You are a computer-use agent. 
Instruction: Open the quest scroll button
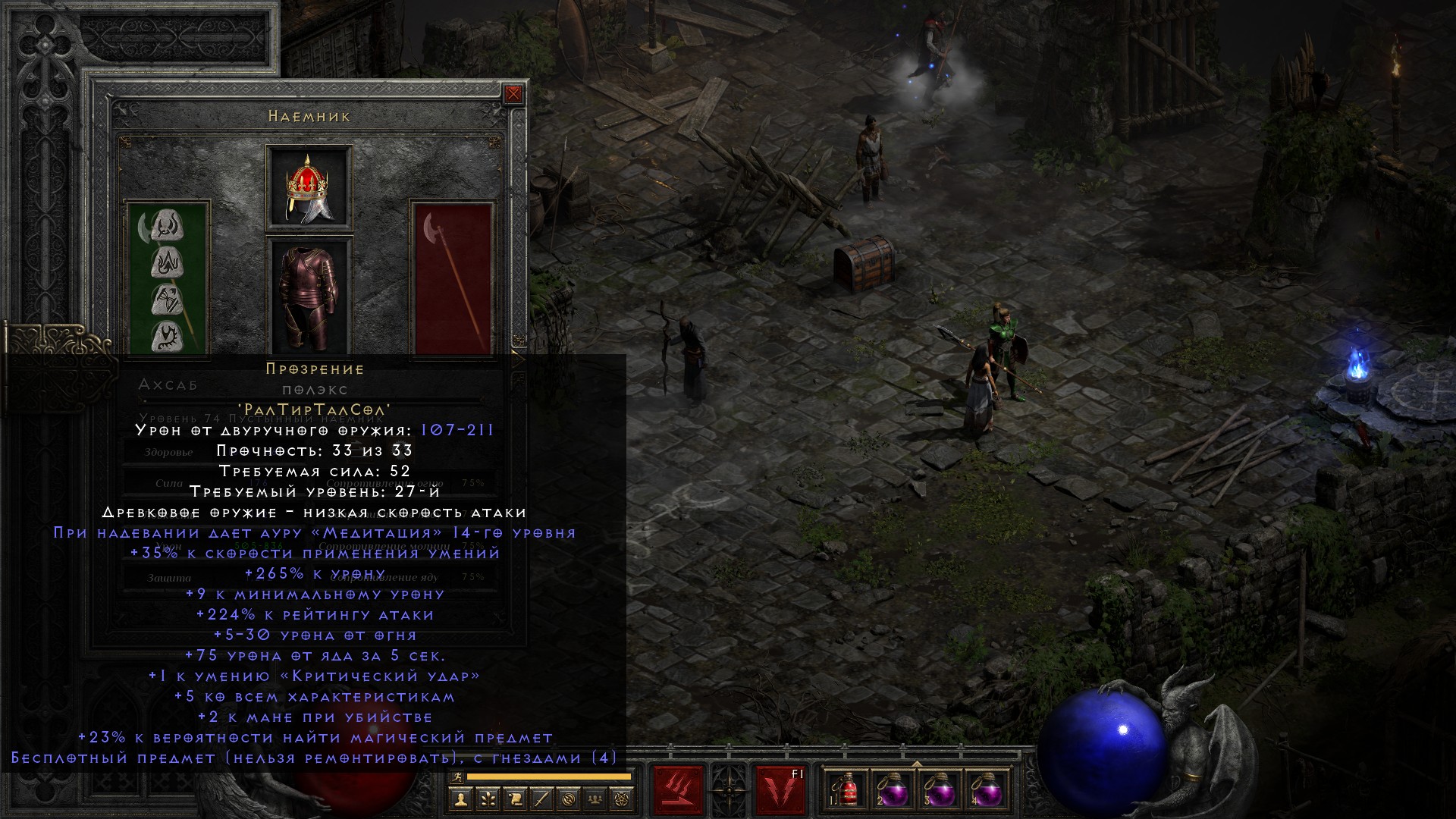click(x=515, y=799)
